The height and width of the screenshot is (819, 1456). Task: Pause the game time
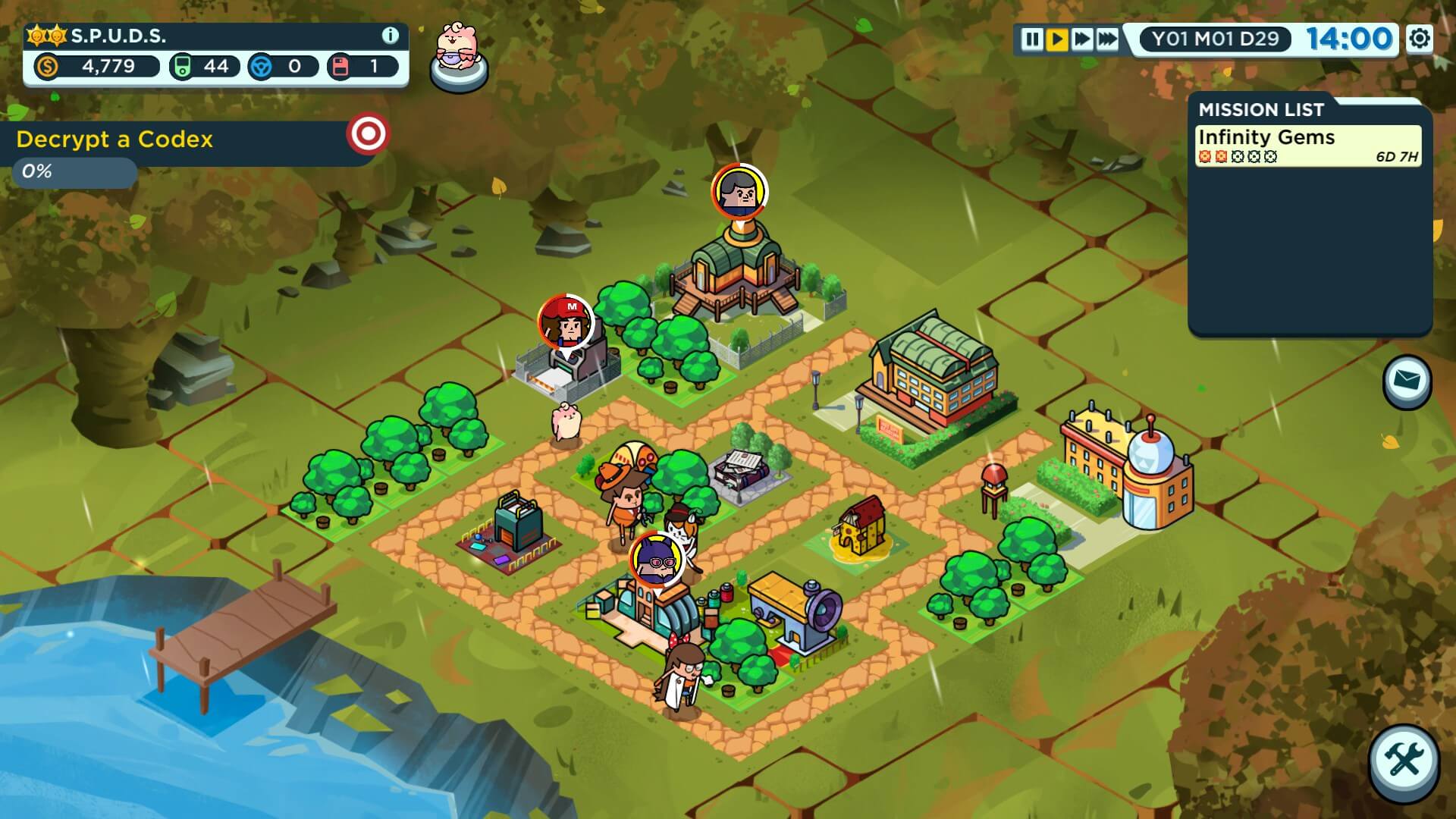pos(1031,39)
